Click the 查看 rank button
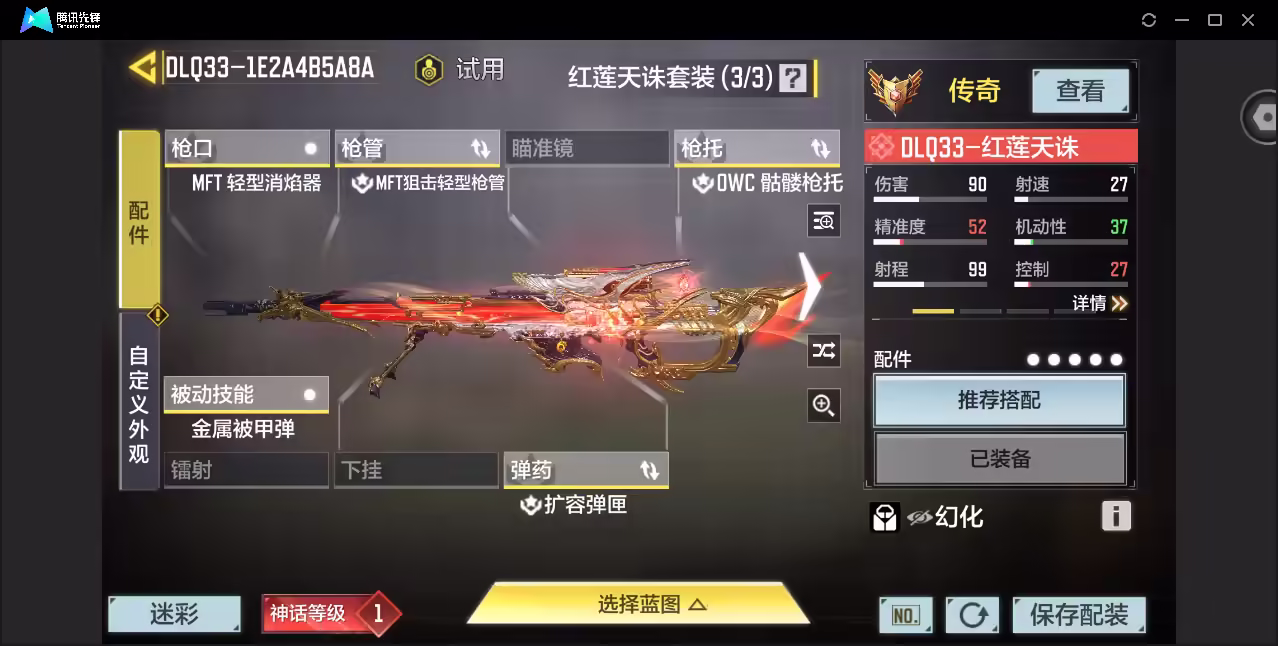The image size is (1278, 646). point(1080,91)
